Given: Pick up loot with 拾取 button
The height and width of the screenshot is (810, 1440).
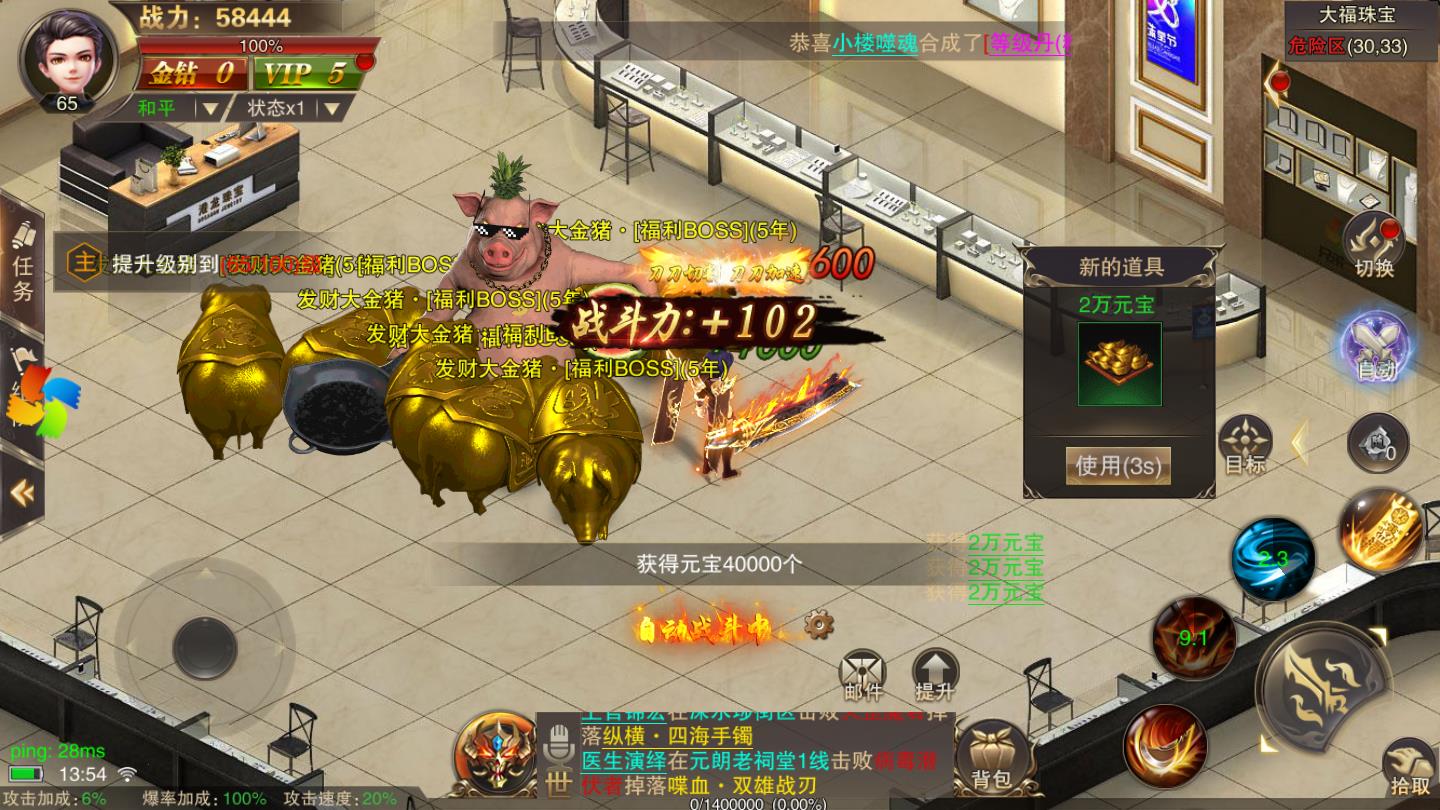Looking at the screenshot, I should [x=1409, y=768].
